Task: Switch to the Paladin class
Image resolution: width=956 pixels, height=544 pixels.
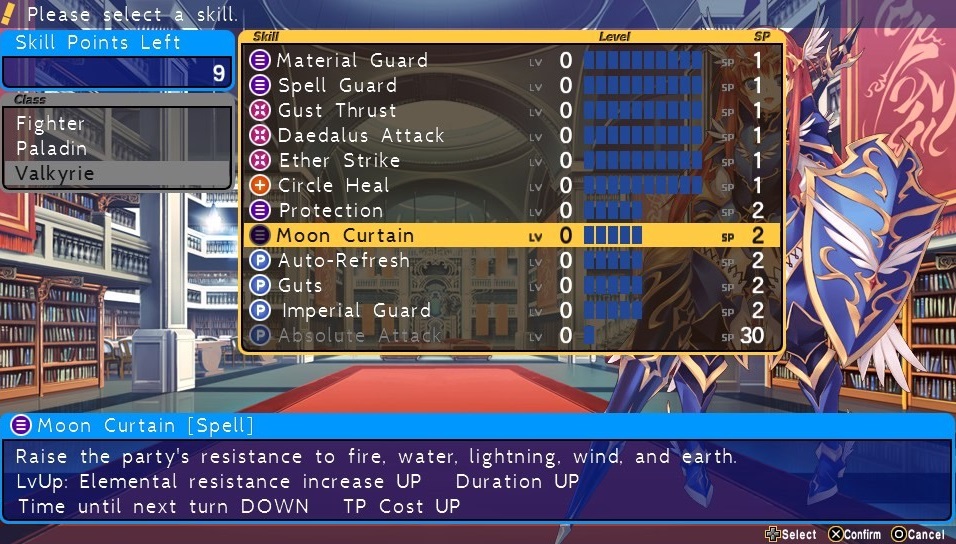Action: [52, 149]
